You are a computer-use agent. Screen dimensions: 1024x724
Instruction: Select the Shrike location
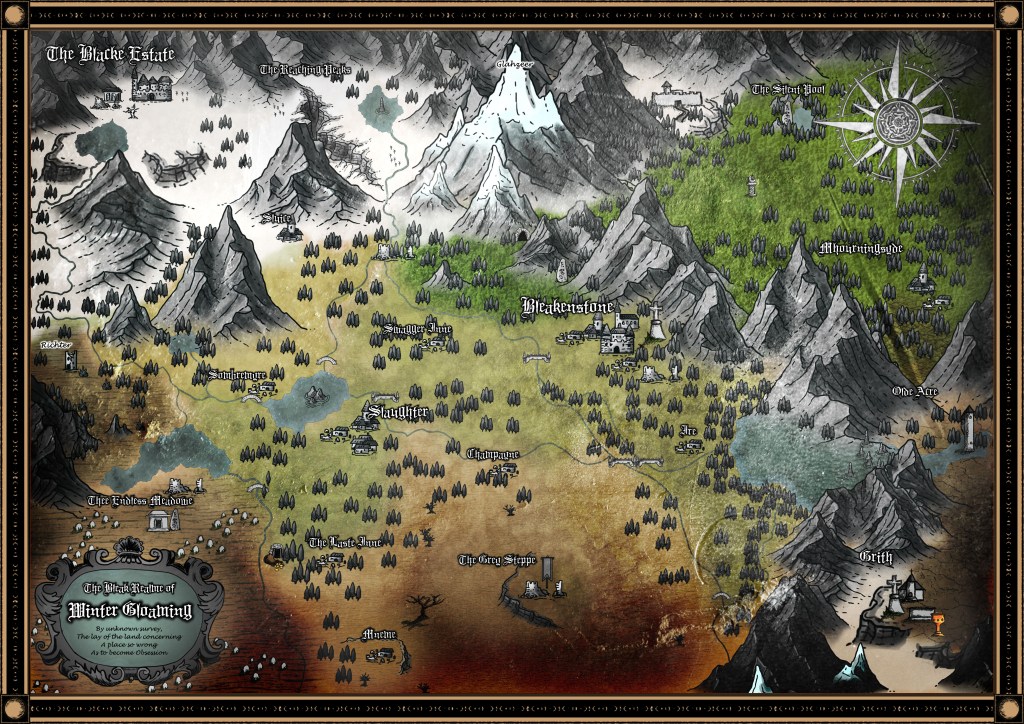pos(277,216)
